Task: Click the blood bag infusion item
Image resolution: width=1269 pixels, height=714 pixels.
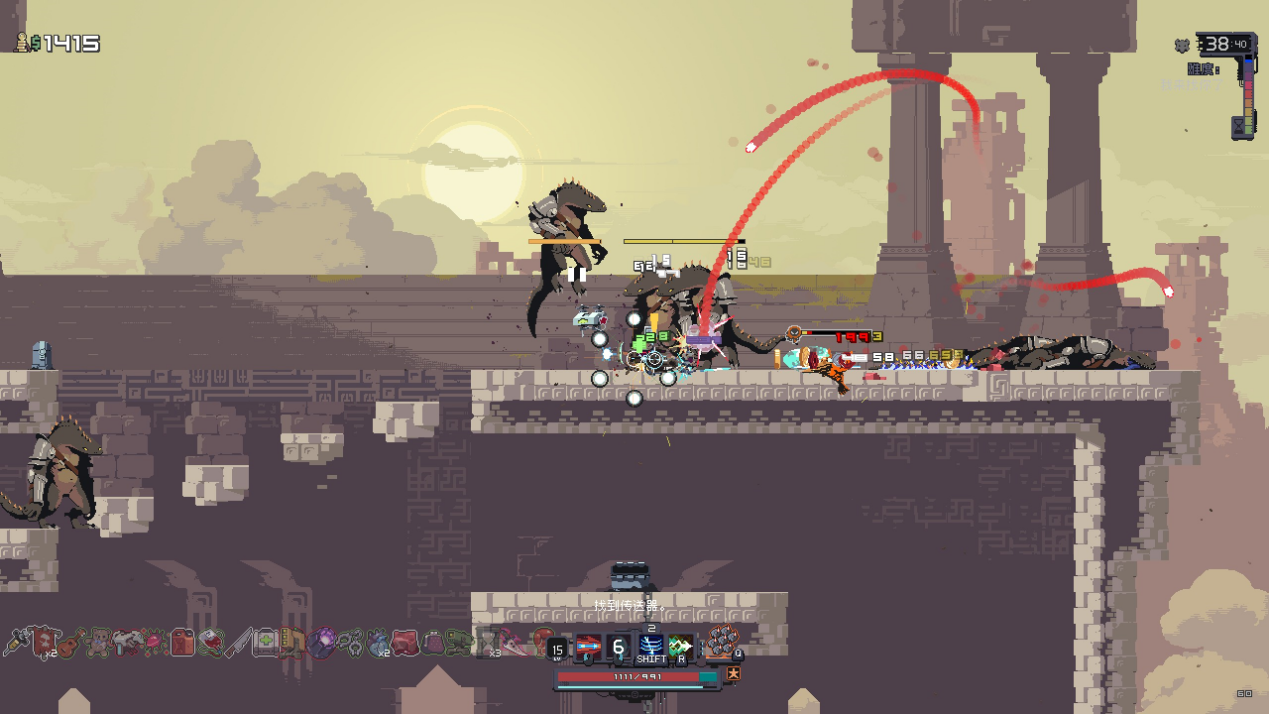Action: (211, 642)
